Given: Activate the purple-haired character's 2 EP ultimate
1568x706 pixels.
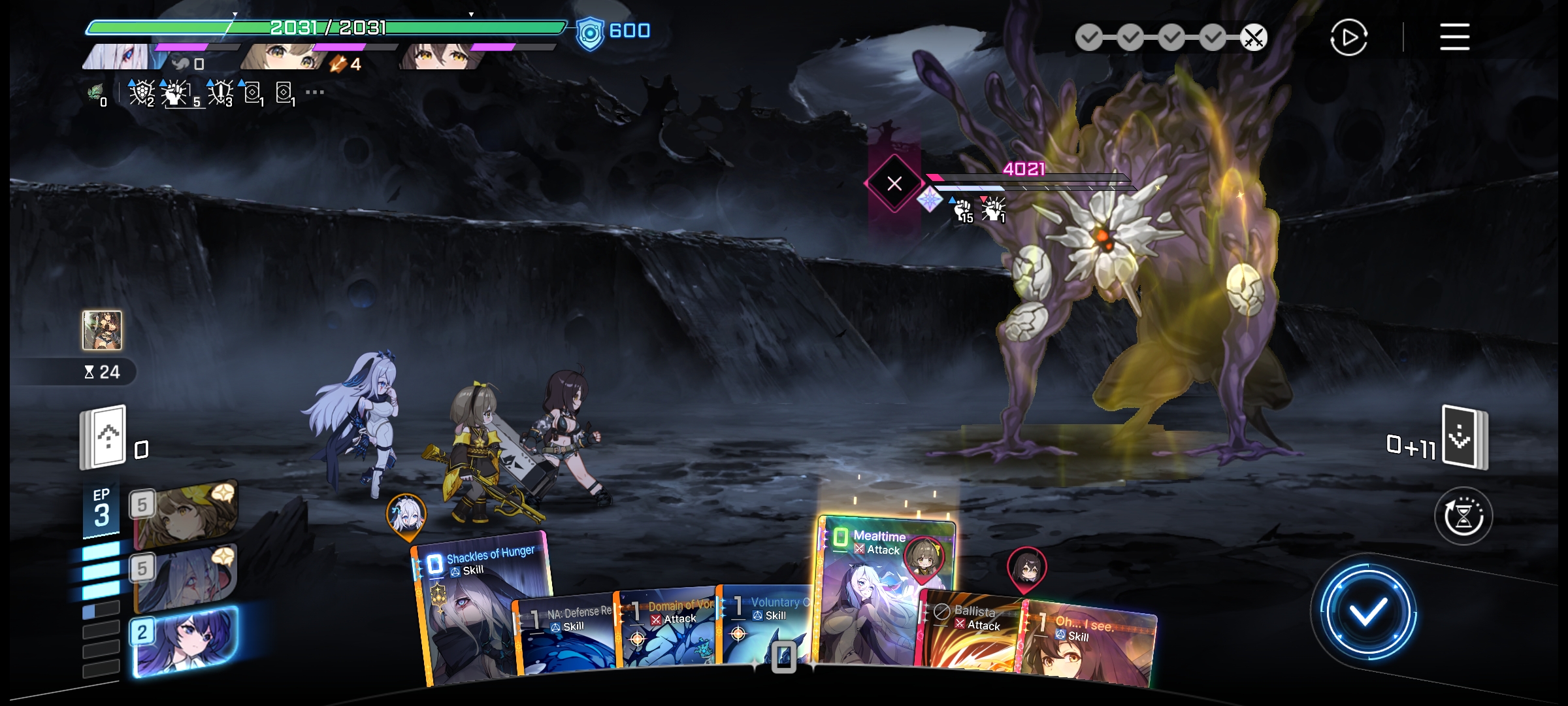Looking at the screenshot, I should (185, 641).
